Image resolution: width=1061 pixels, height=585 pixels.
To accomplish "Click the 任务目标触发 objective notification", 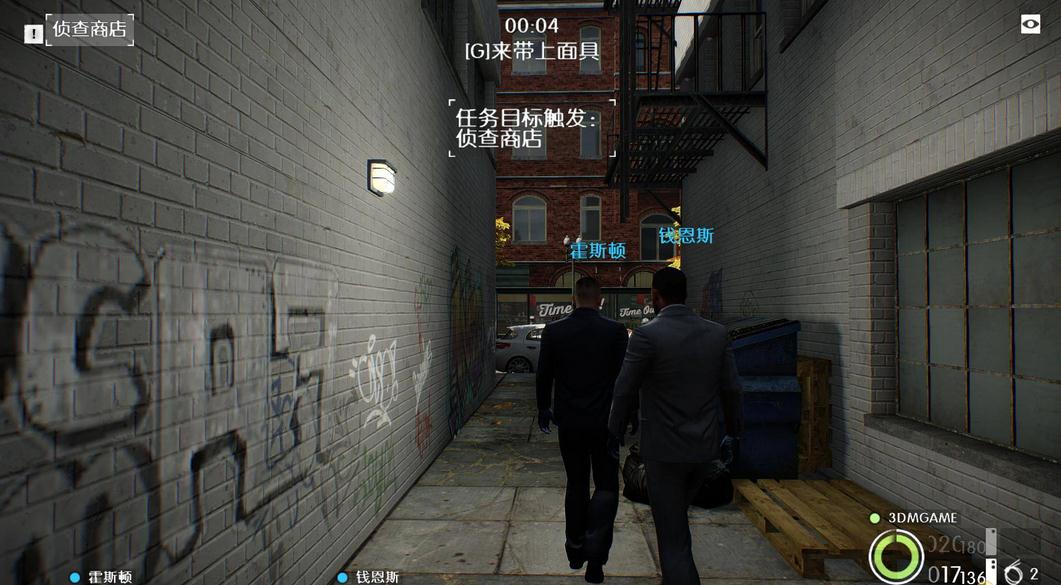I will coord(530,128).
